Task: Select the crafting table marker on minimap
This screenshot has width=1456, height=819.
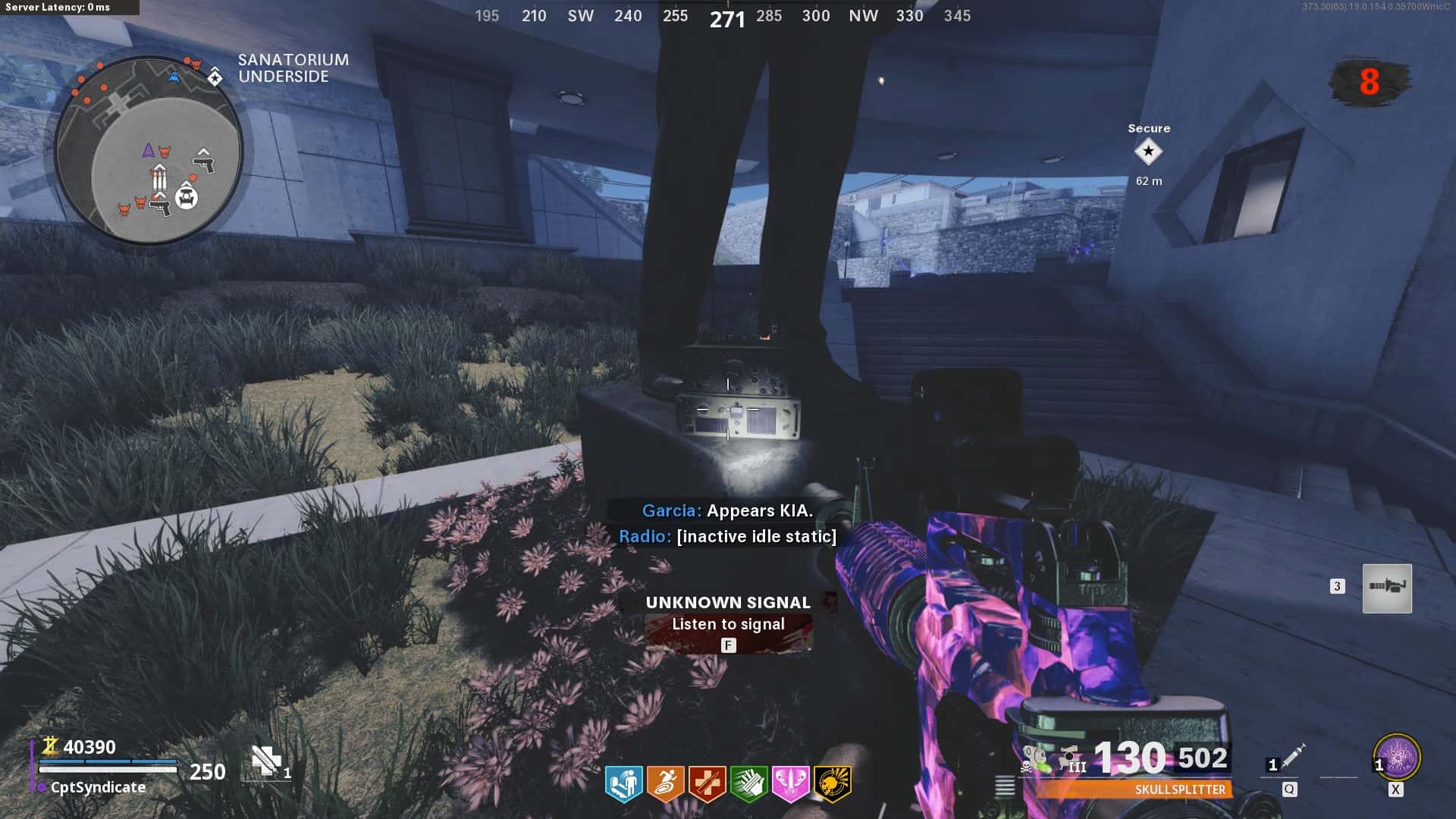Action: pos(187,197)
